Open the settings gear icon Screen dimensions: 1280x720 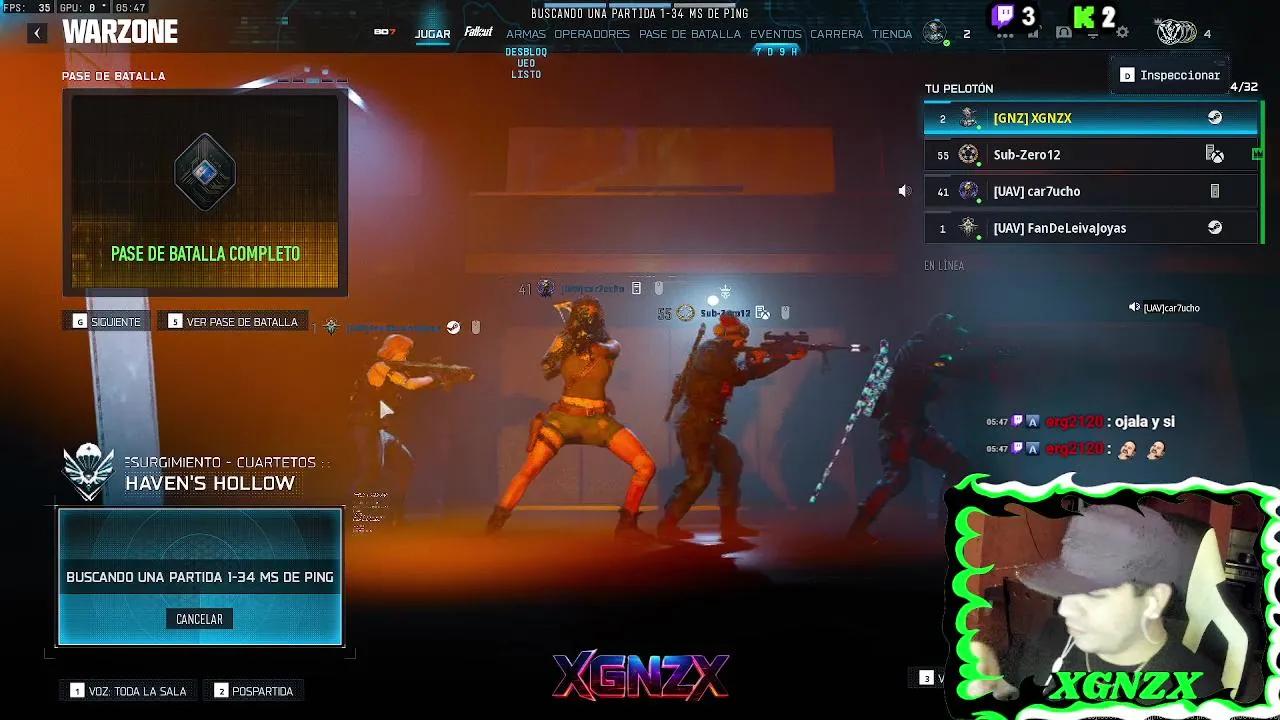(x=1124, y=32)
